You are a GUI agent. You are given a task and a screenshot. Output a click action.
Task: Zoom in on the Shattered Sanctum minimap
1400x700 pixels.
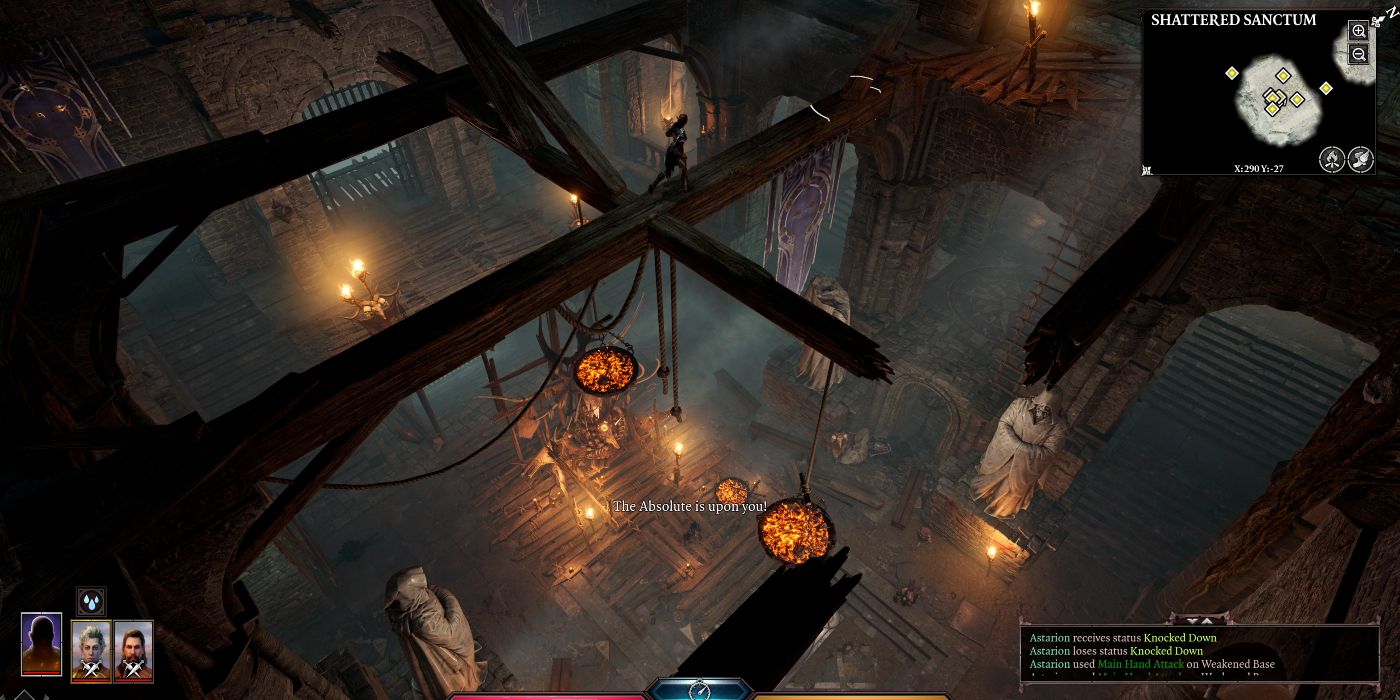click(1358, 31)
